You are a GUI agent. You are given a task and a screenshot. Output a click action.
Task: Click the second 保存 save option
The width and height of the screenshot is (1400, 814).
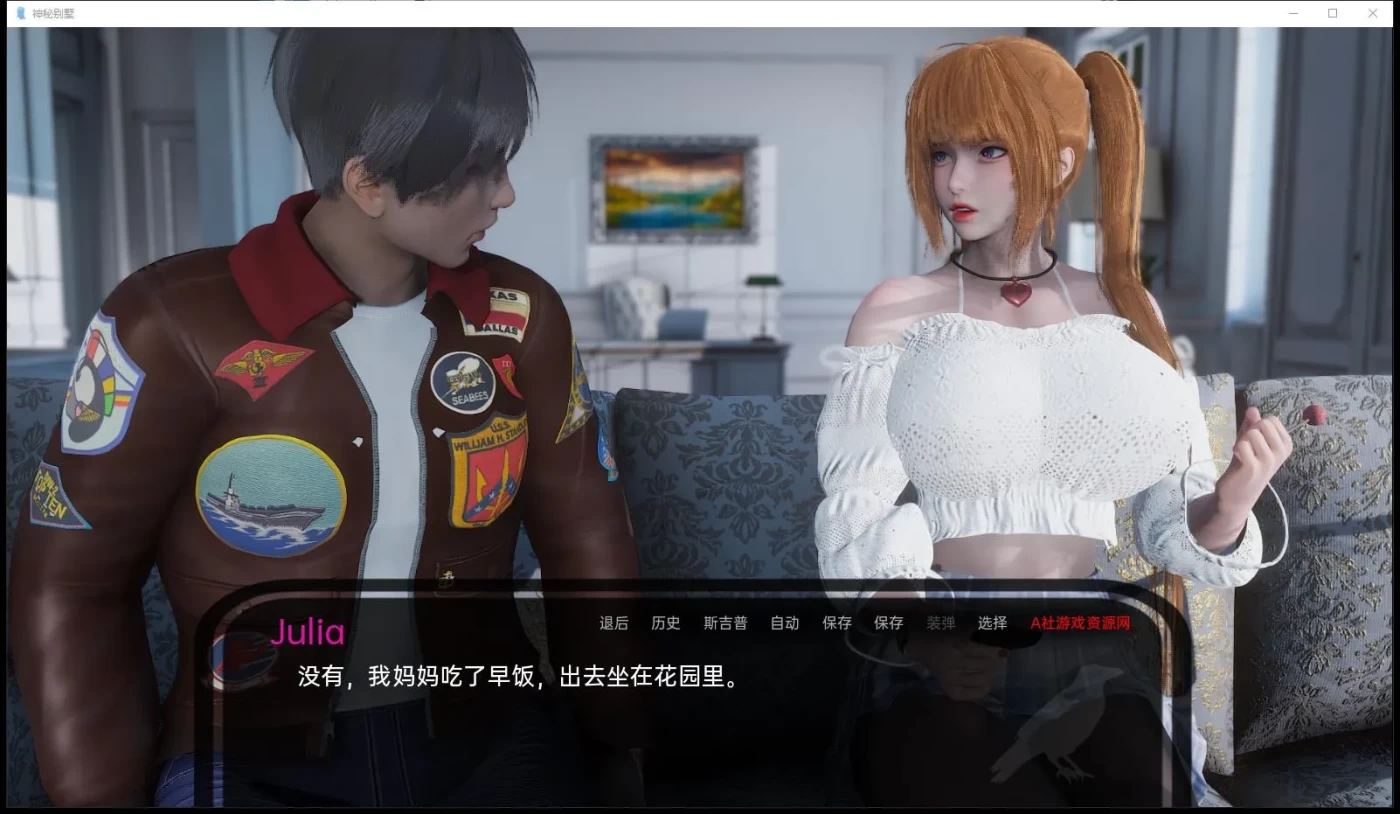pyautogui.click(x=888, y=623)
